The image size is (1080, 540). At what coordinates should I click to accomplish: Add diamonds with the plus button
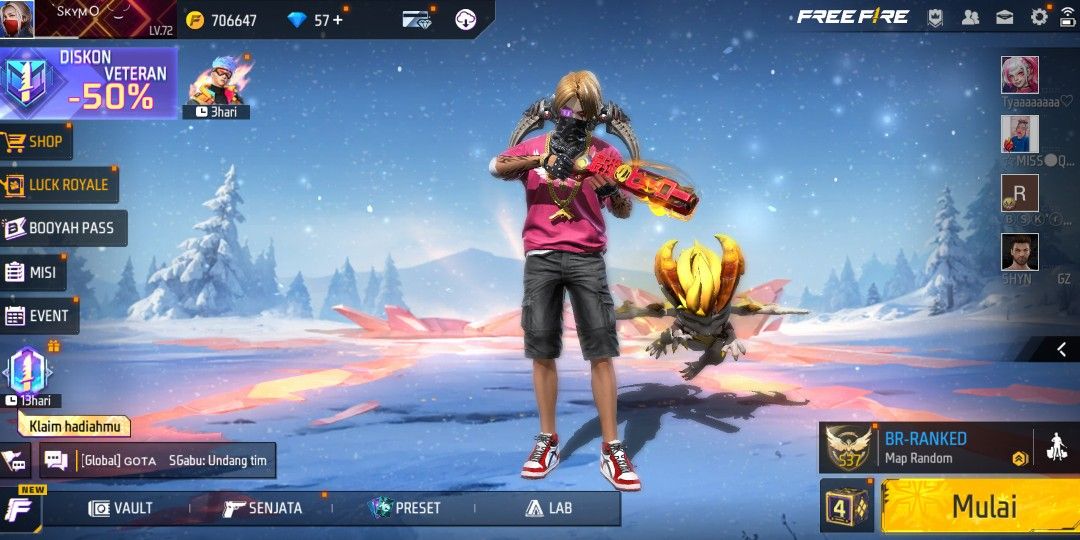[x=337, y=20]
